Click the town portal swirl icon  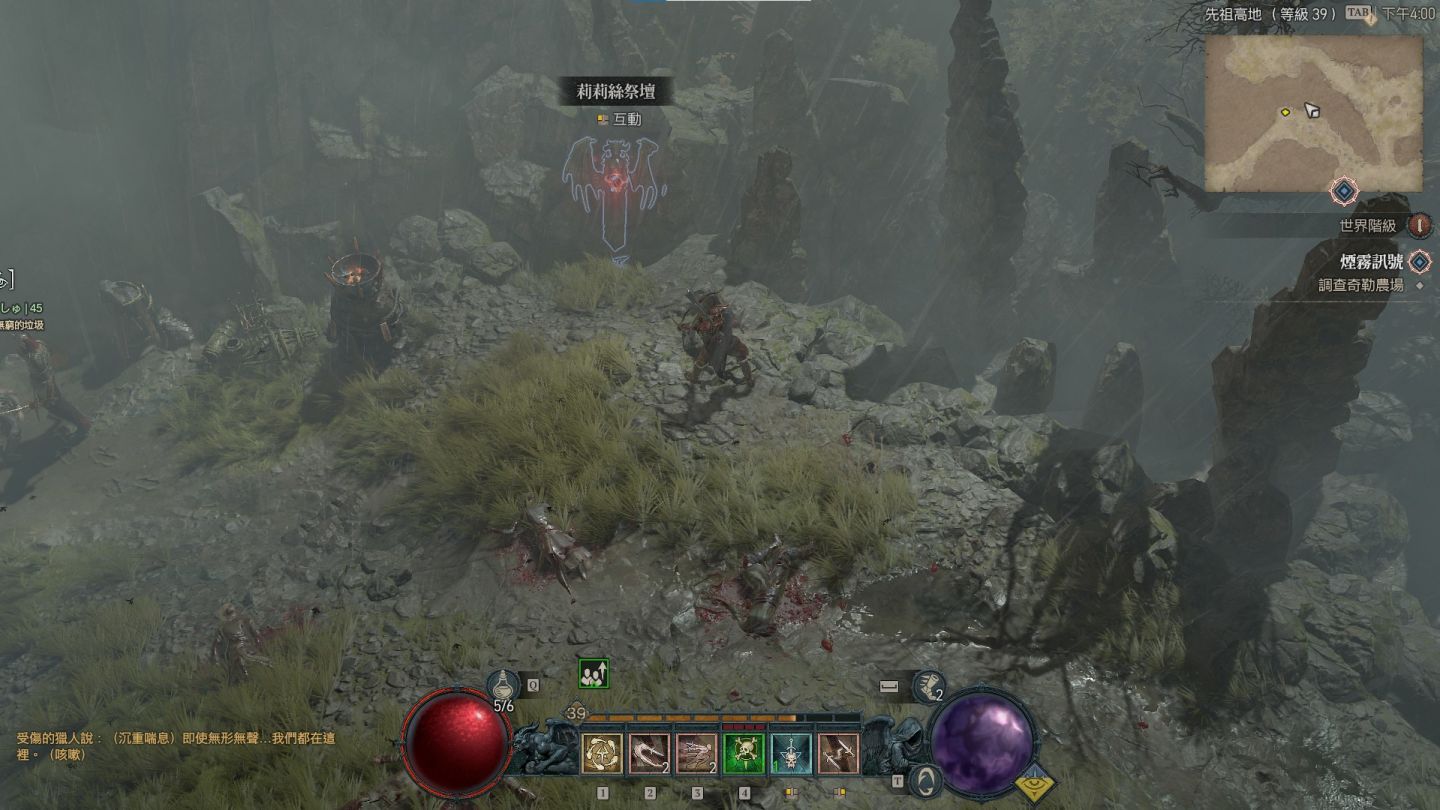coord(926,781)
